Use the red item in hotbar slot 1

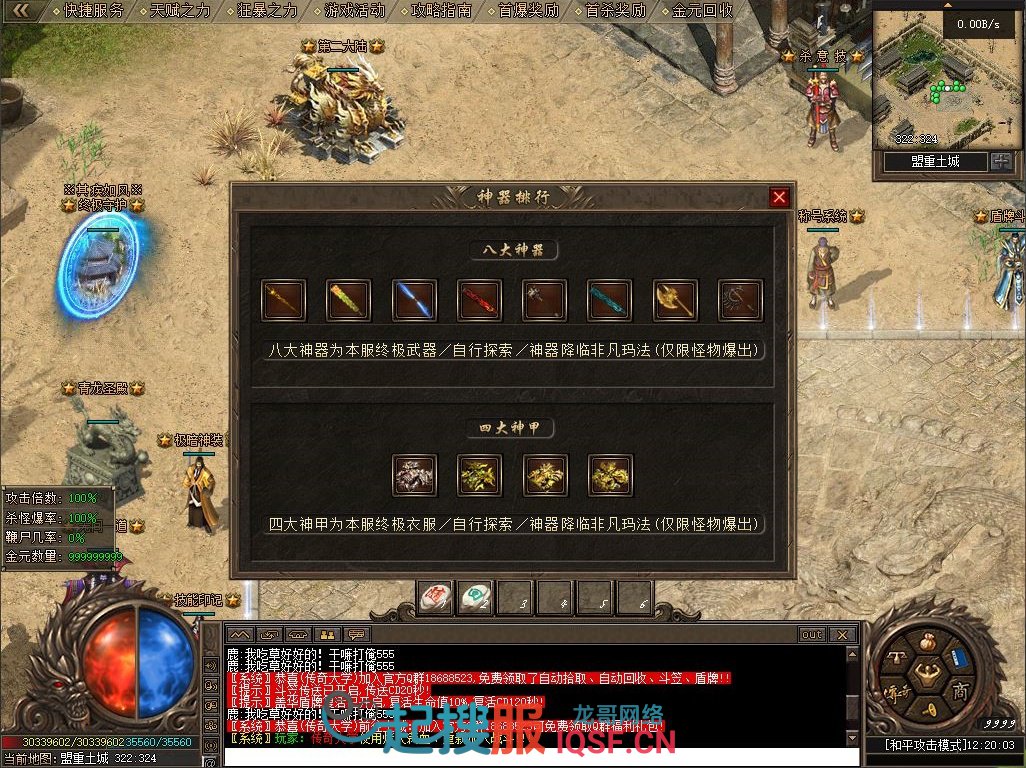435,598
